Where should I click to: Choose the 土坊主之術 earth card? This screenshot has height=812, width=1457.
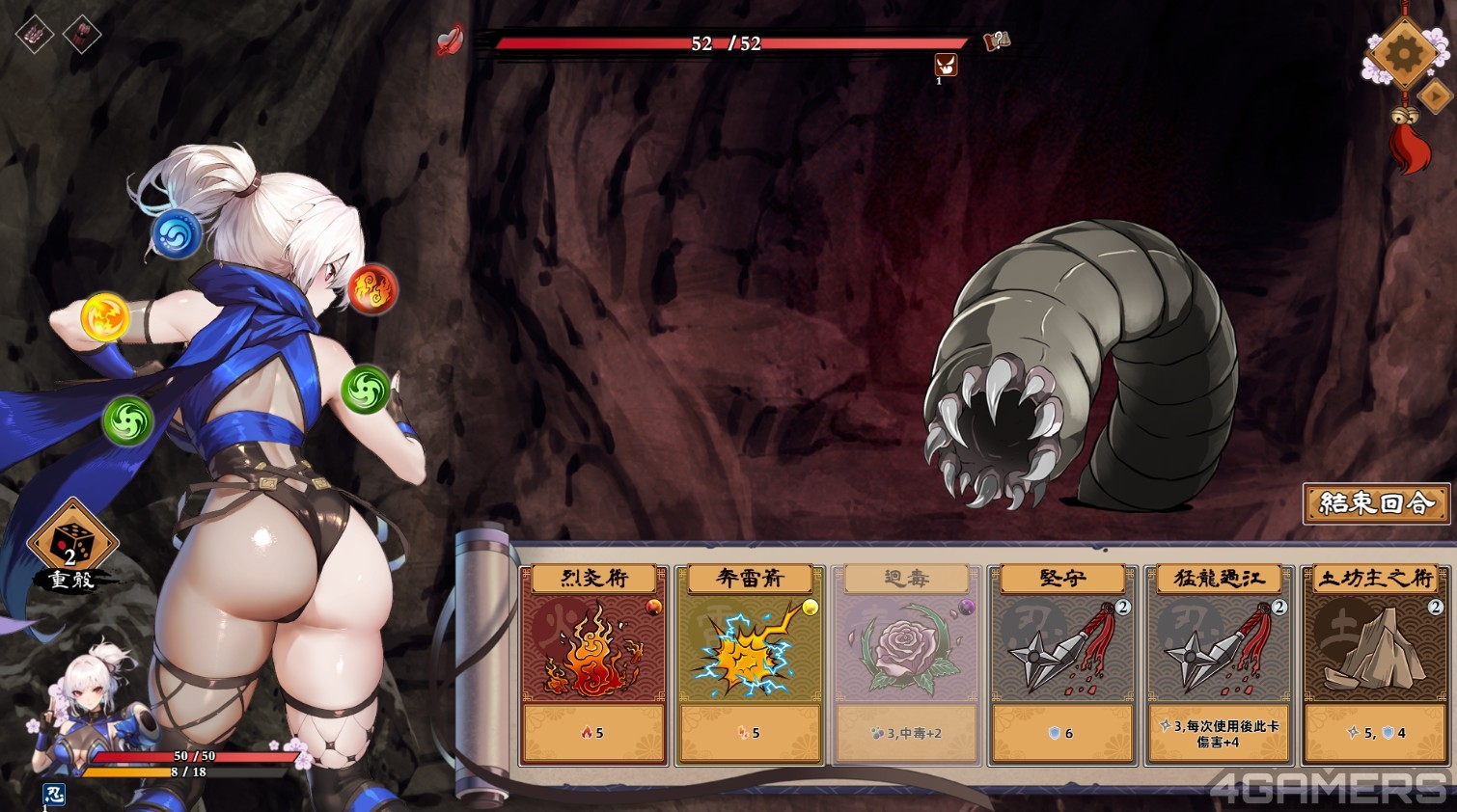click(x=1375, y=664)
